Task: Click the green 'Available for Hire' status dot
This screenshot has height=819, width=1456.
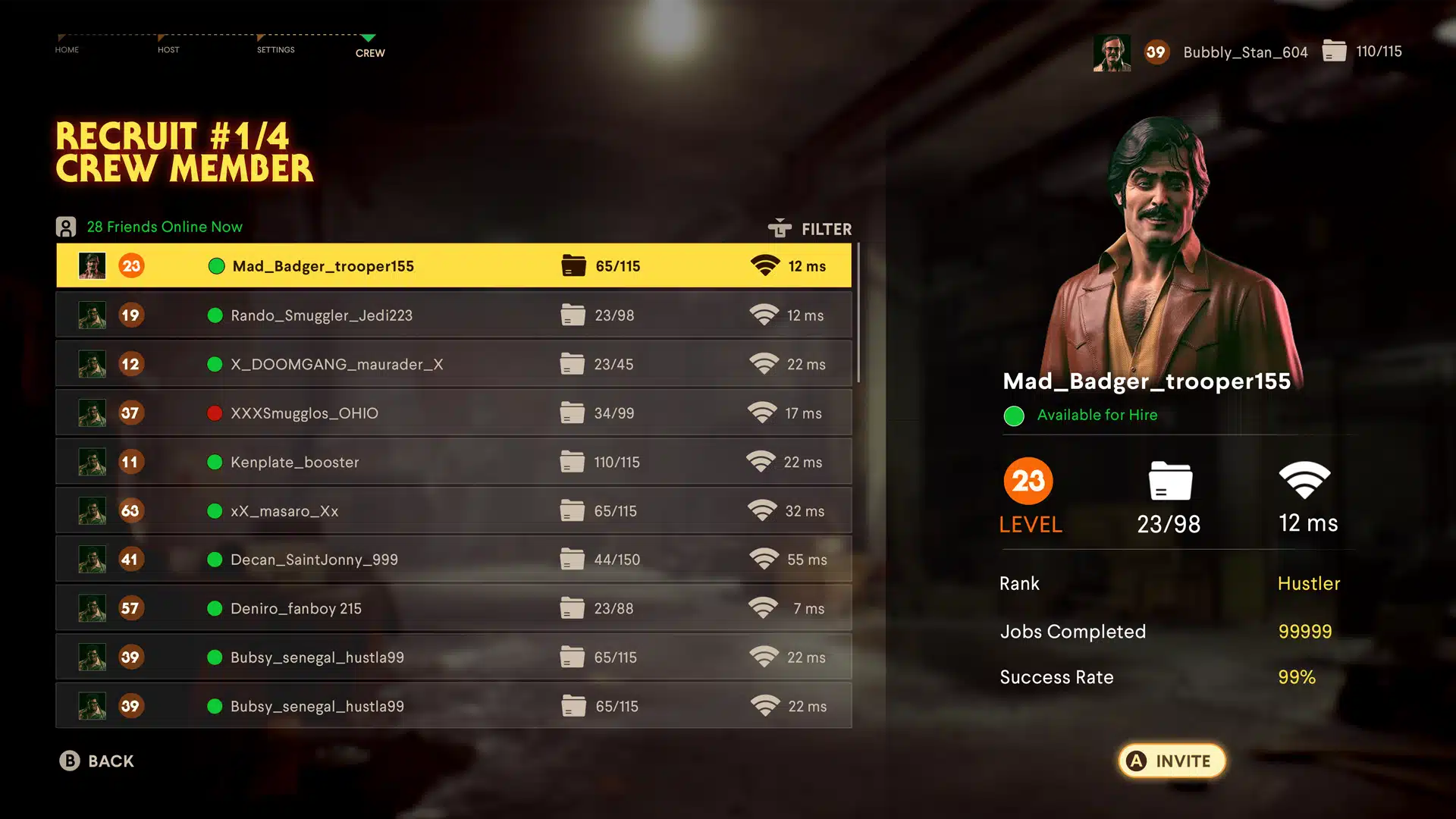Action: coord(1014,416)
